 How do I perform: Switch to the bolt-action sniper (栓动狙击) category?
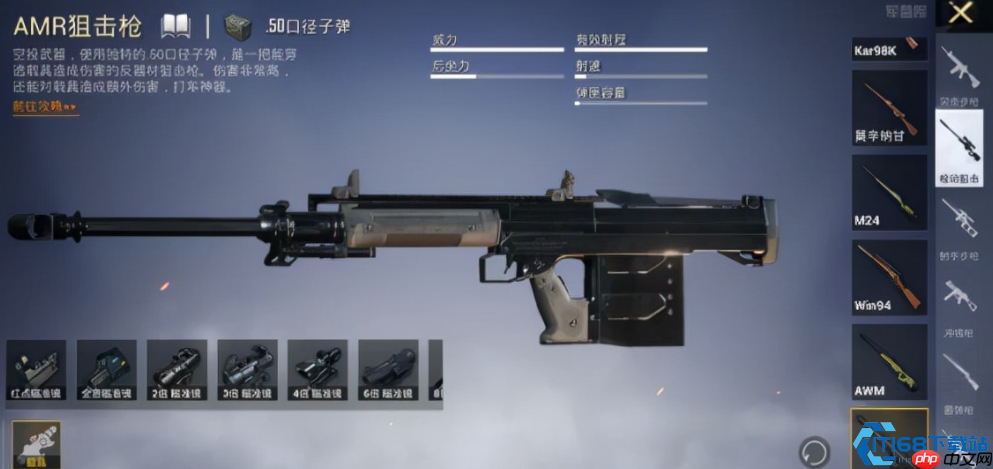pos(959,150)
